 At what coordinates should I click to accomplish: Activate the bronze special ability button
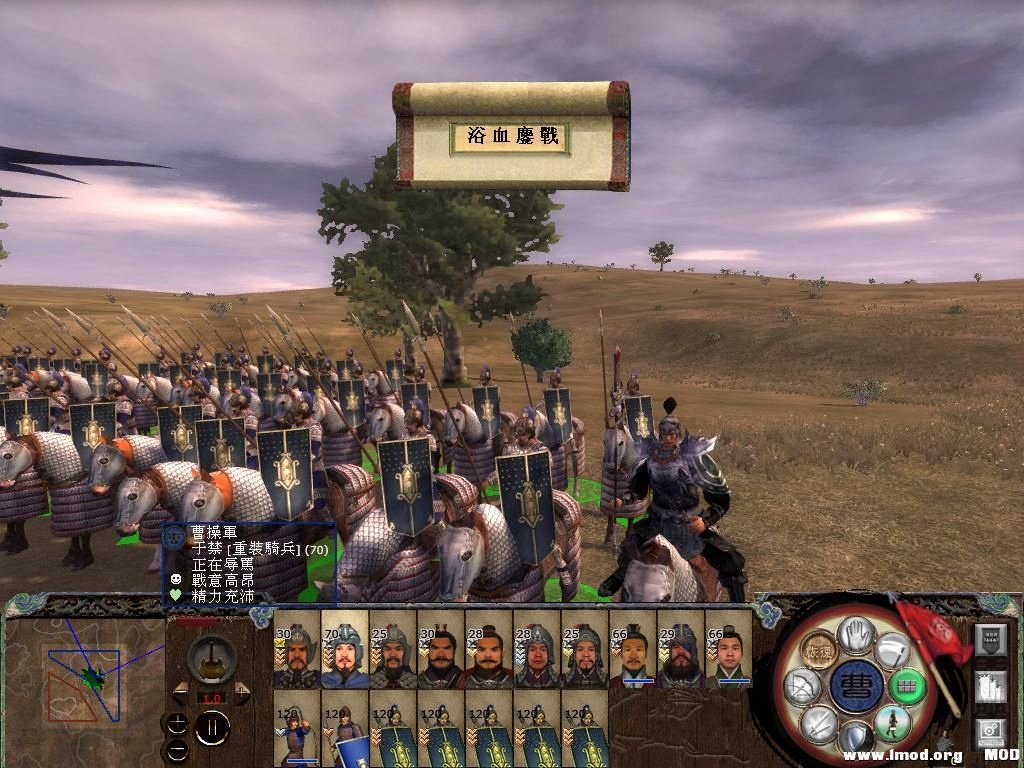819,650
